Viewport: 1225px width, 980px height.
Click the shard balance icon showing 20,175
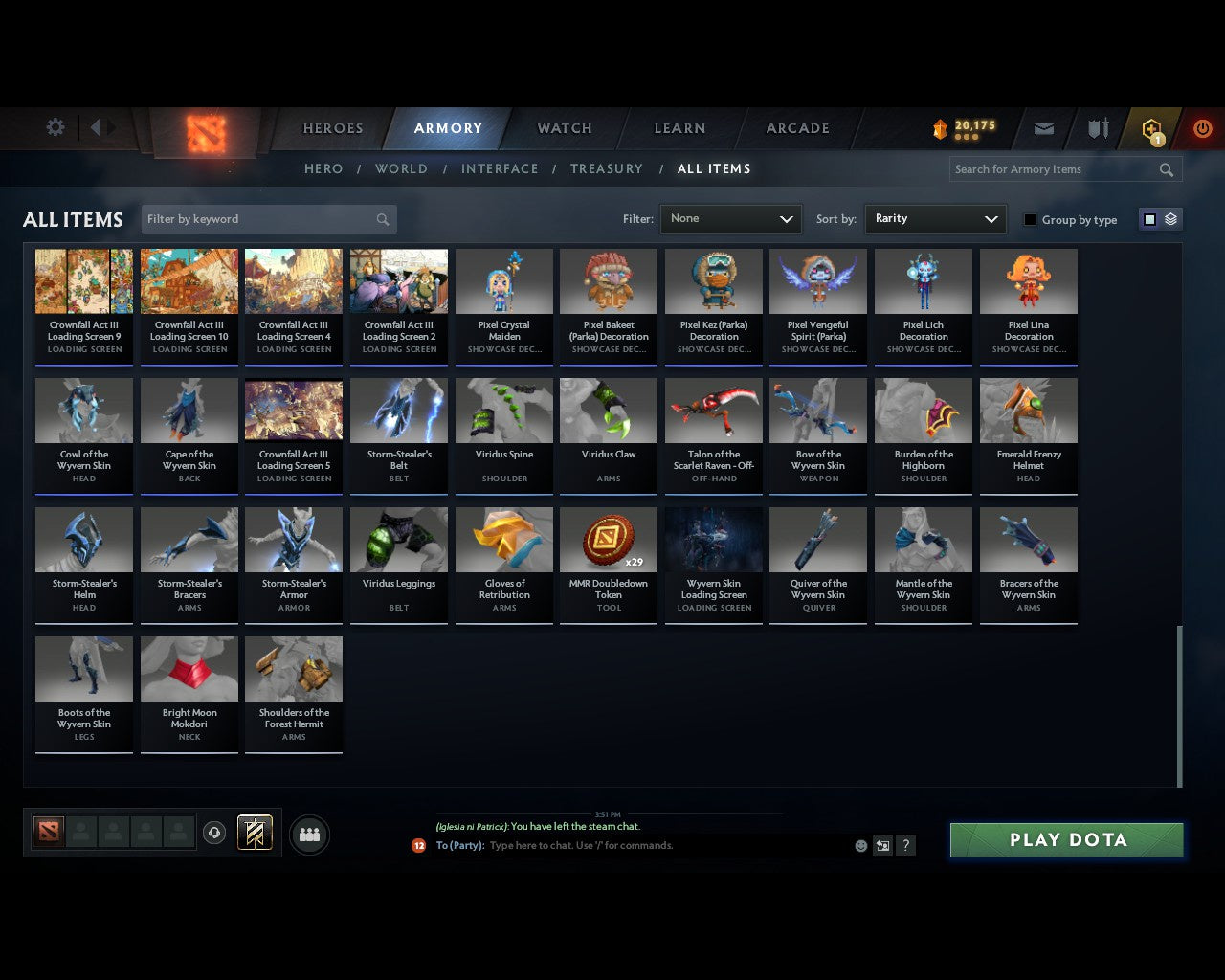click(x=941, y=125)
